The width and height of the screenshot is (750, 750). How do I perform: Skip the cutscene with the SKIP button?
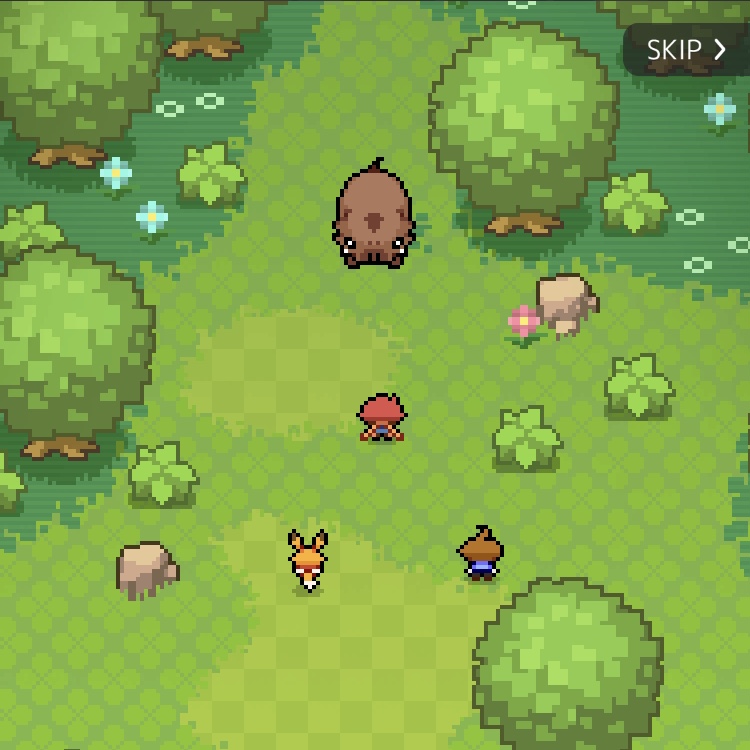click(x=686, y=50)
